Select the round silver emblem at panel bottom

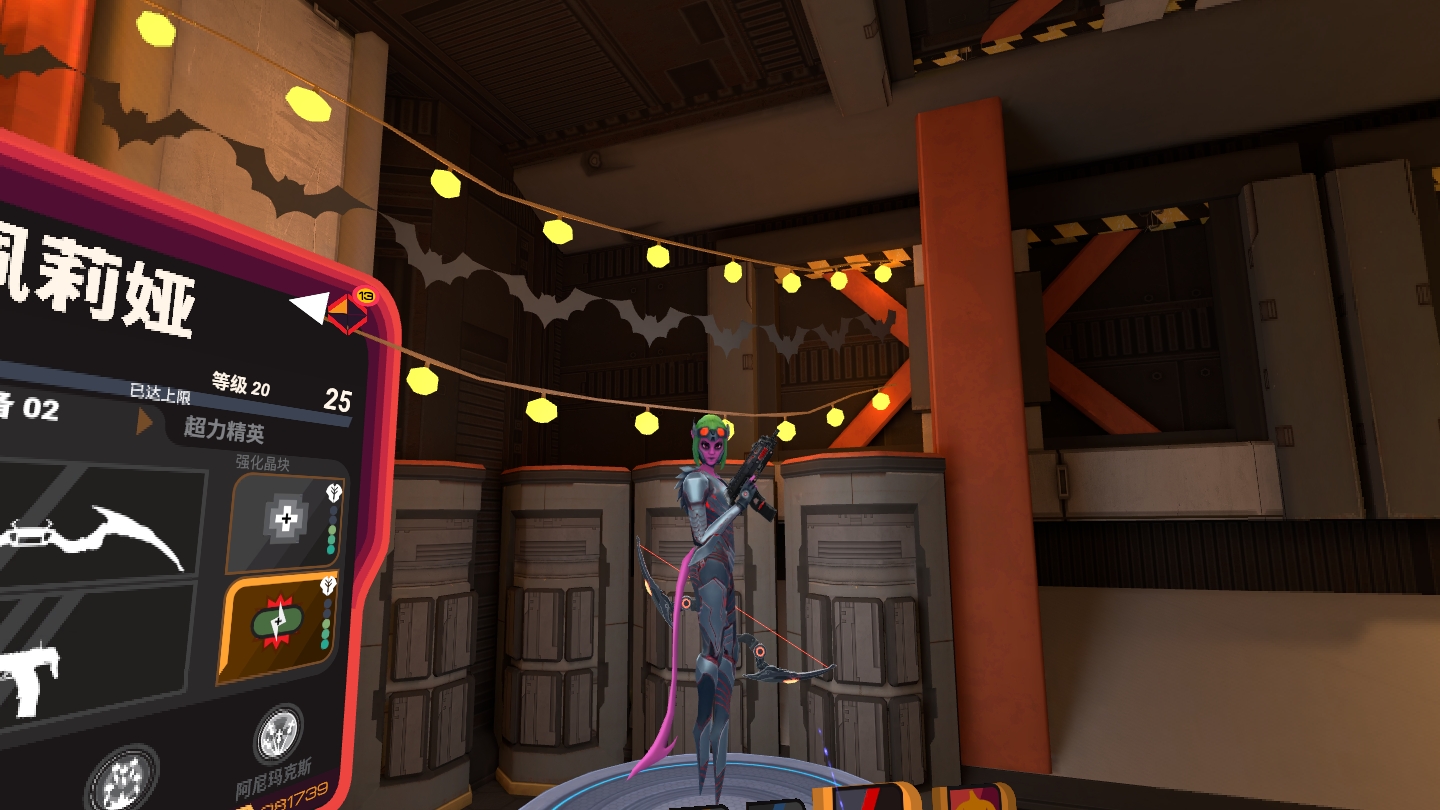point(122,778)
